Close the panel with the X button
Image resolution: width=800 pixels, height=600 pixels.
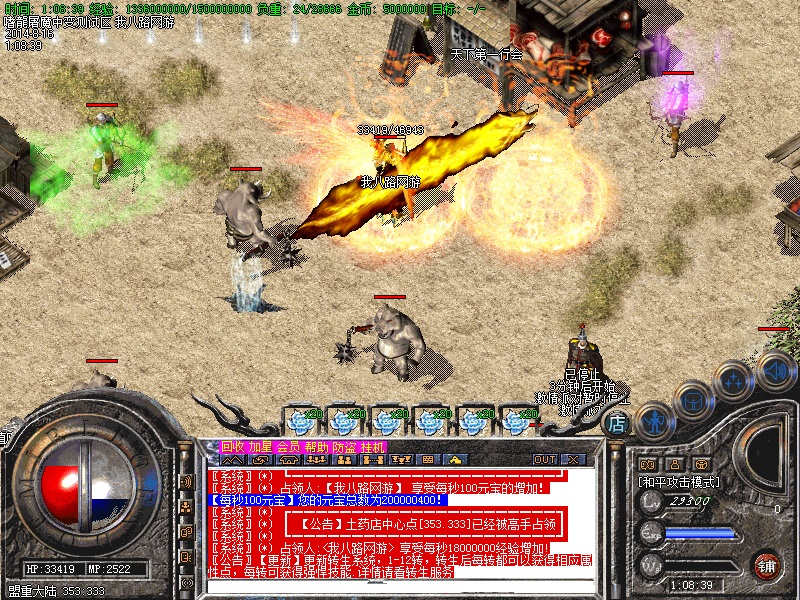coord(573,459)
